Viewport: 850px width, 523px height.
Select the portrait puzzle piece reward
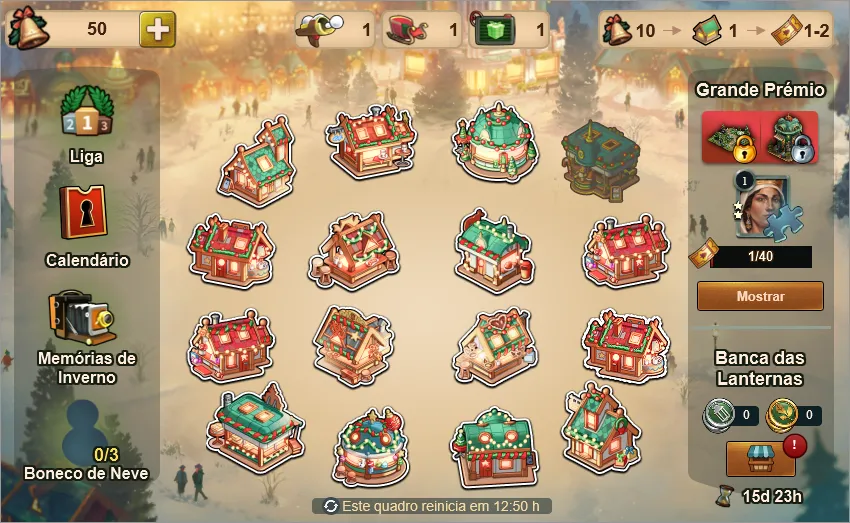(x=763, y=207)
